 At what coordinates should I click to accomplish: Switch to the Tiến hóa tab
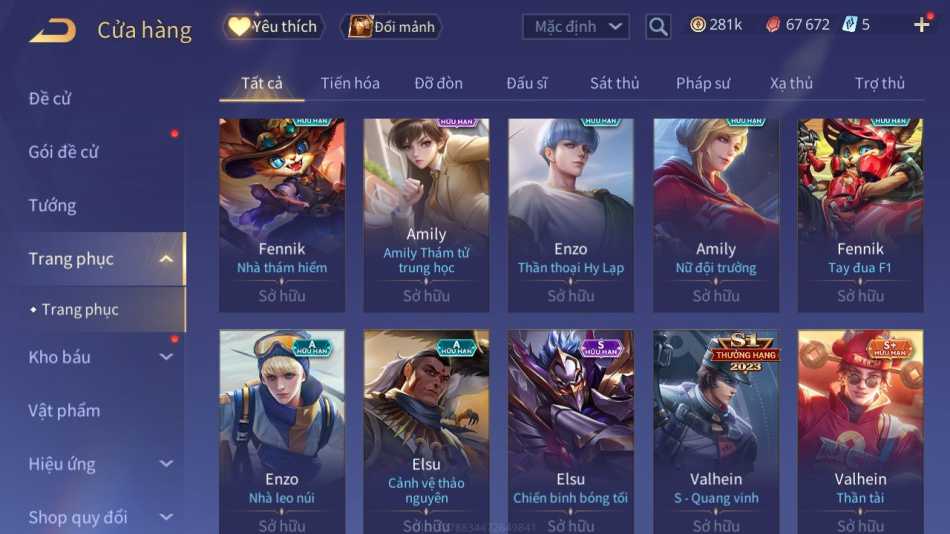[x=350, y=83]
